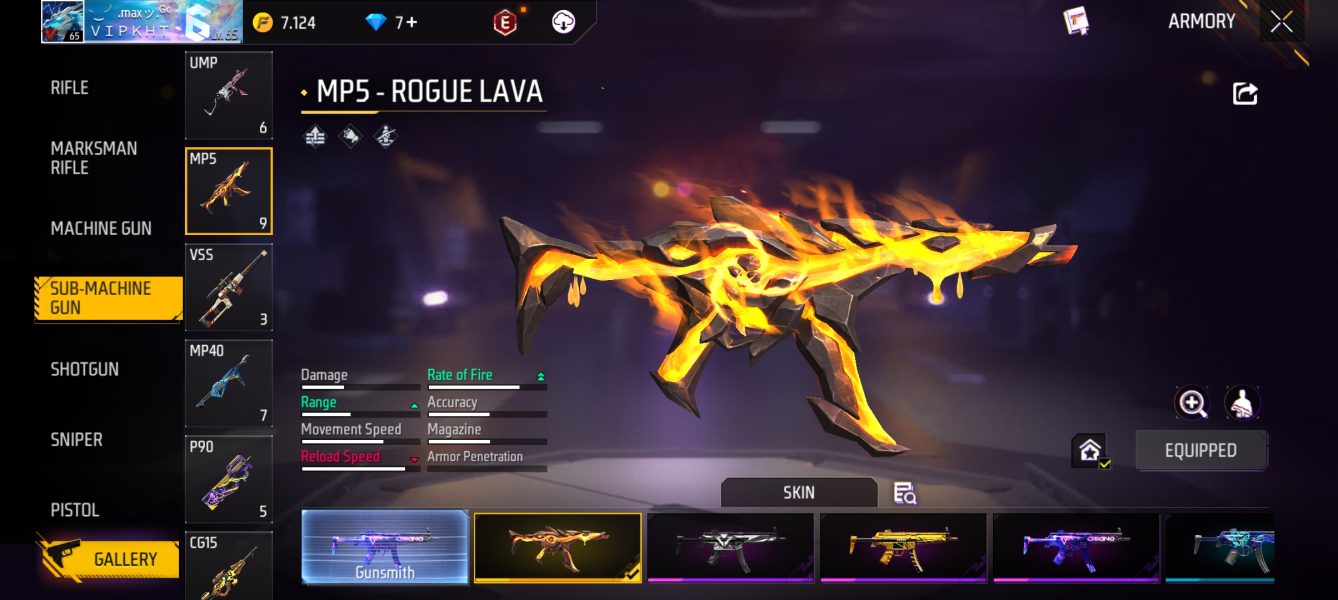Image resolution: width=1338 pixels, height=600 pixels.
Task: Select the MP40 weapon tile
Action: pyautogui.click(x=228, y=383)
